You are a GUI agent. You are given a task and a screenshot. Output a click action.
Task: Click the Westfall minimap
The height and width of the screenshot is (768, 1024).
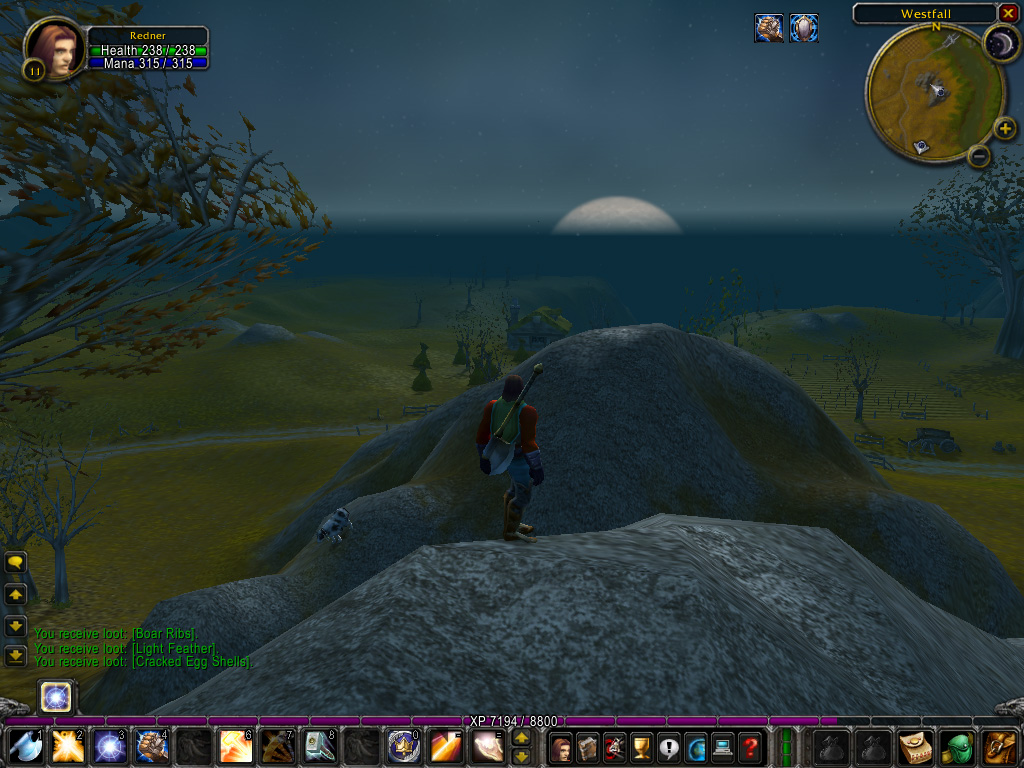(x=934, y=92)
